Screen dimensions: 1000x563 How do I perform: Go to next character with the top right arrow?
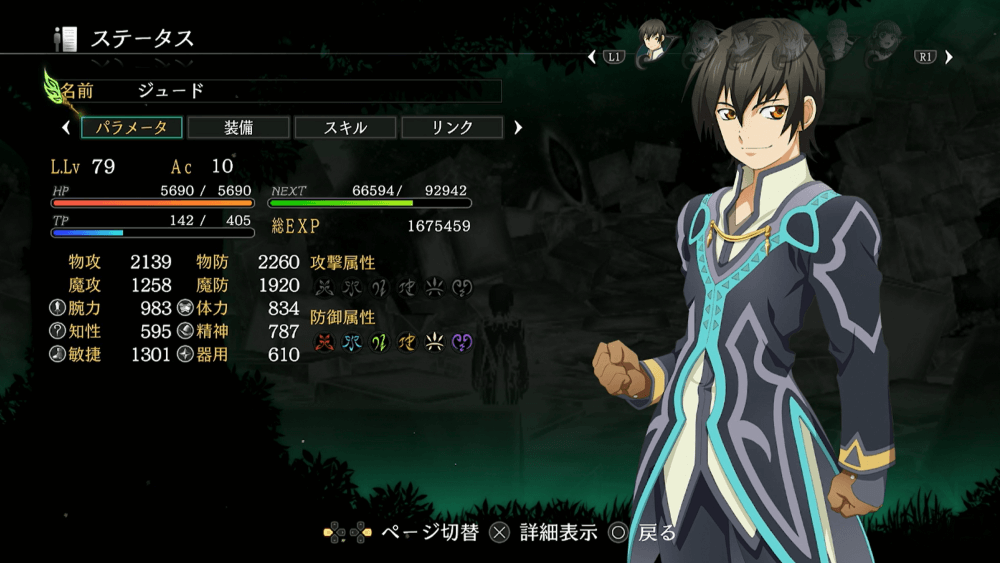(x=948, y=57)
